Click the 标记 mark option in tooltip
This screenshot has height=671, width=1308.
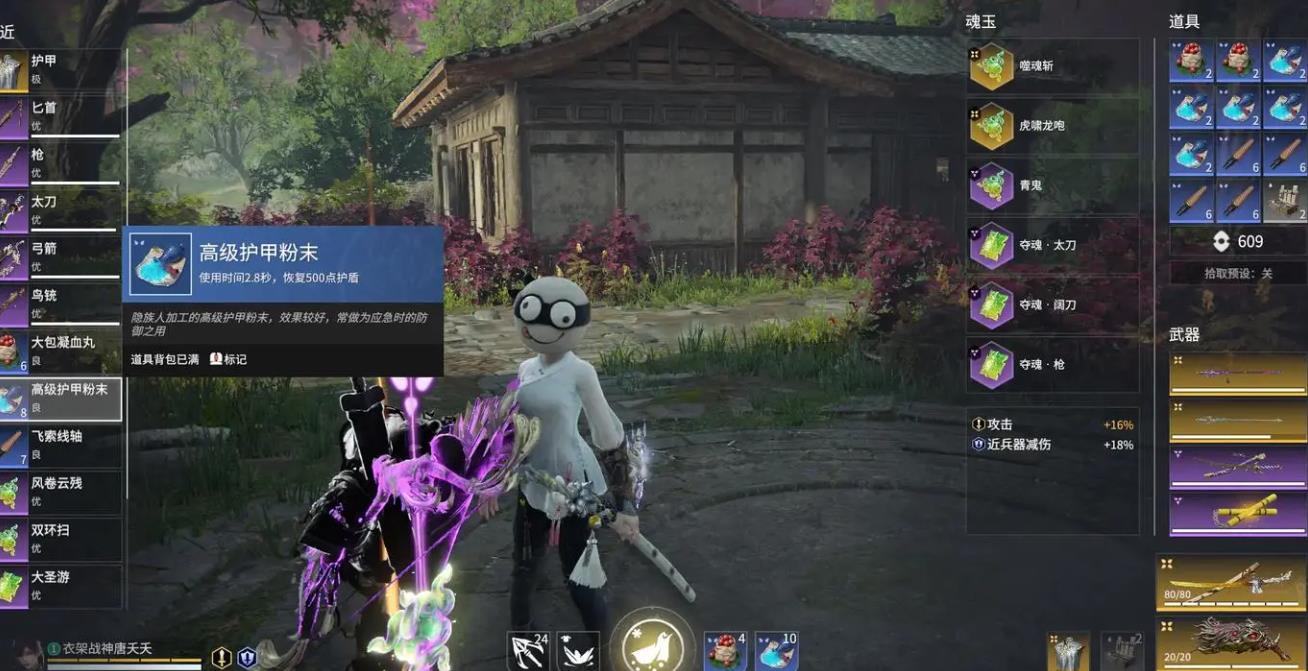click(x=229, y=359)
